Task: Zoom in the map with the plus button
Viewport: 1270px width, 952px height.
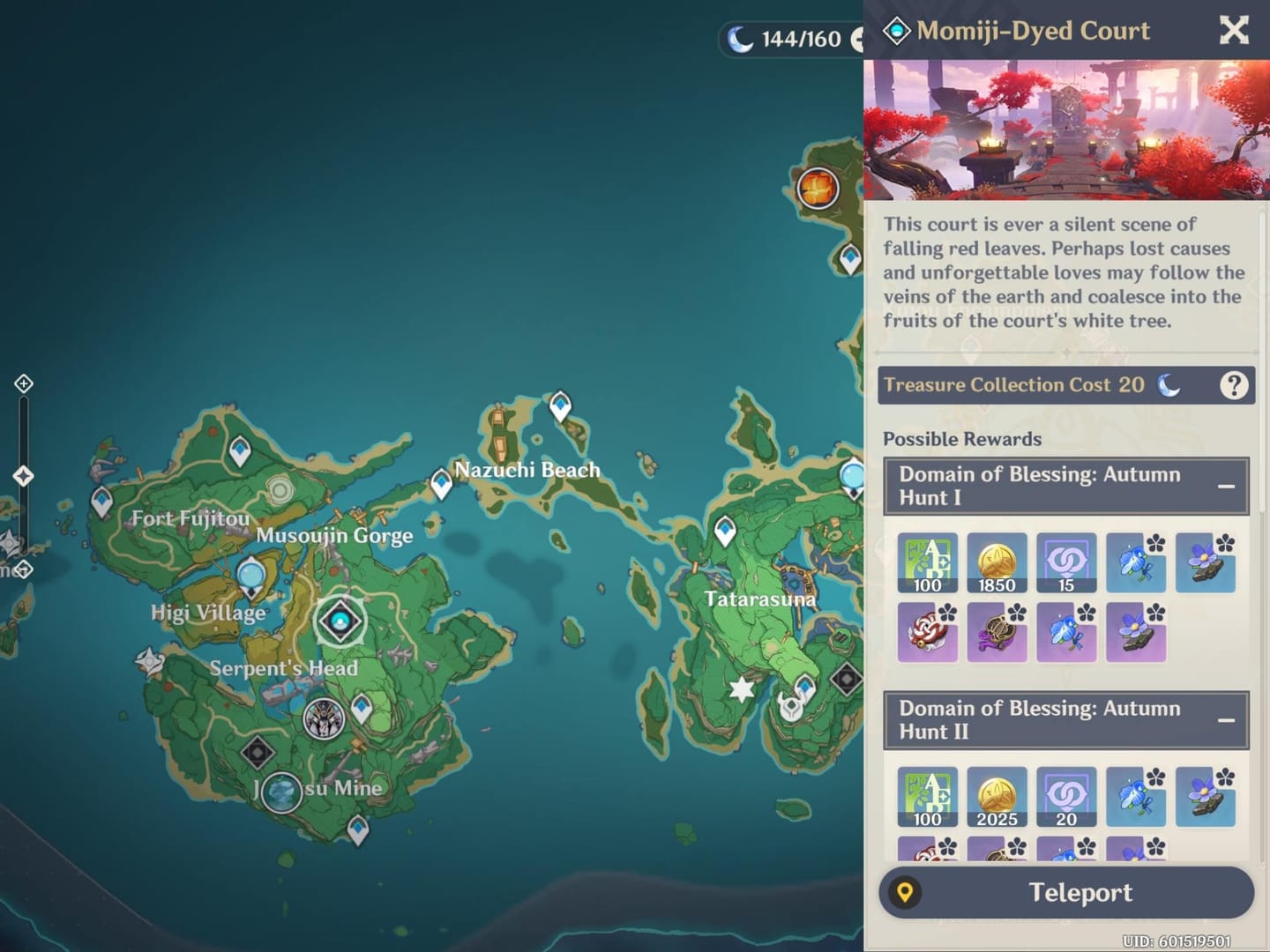Action: pyautogui.click(x=24, y=383)
